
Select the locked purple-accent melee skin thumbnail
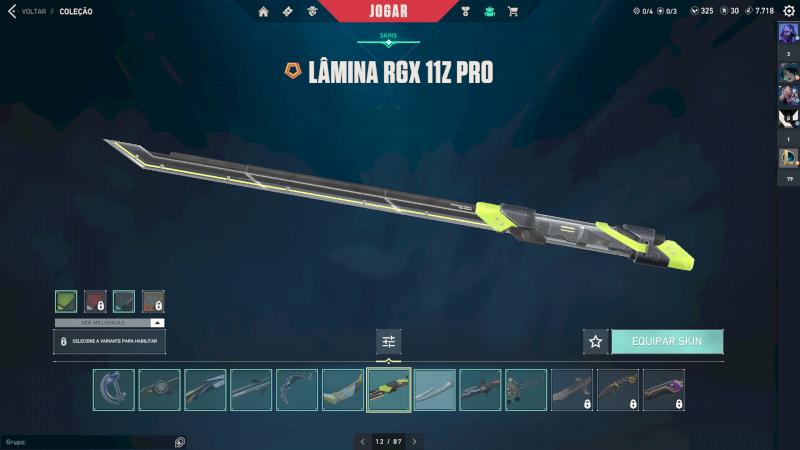click(x=664, y=390)
